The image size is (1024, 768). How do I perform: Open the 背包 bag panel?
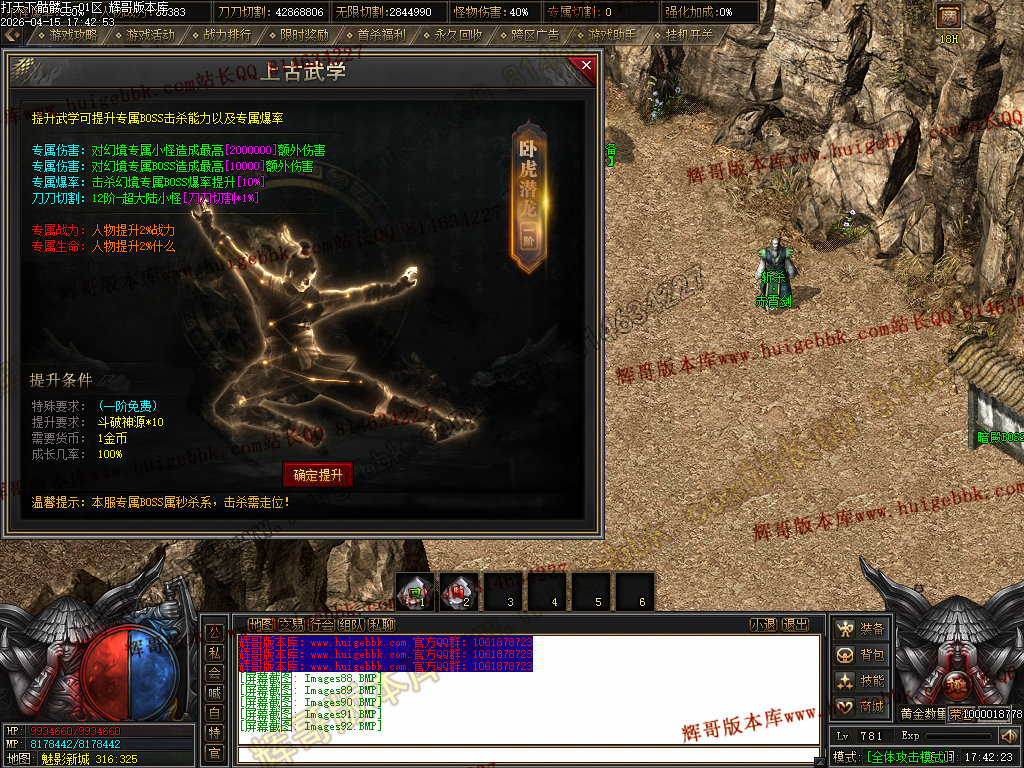pyautogui.click(x=862, y=655)
